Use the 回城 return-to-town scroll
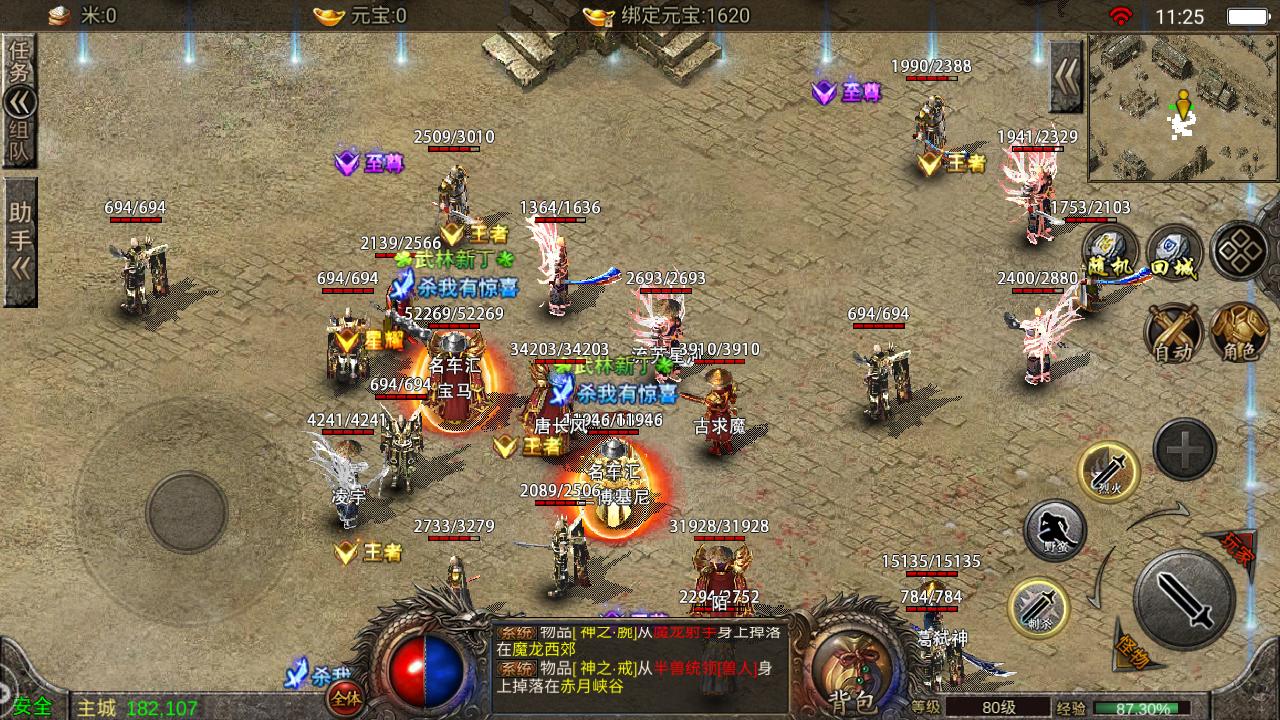 click(x=1174, y=252)
